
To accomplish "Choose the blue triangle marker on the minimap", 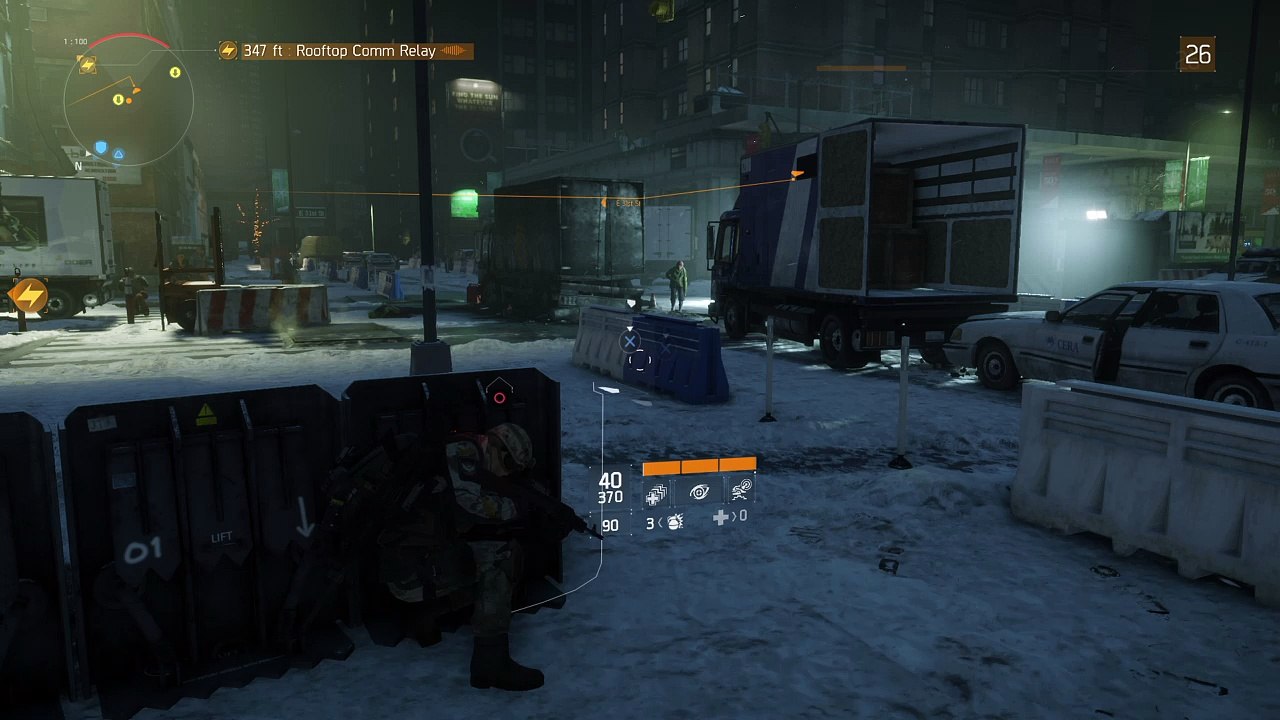I will pyautogui.click(x=118, y=154).
